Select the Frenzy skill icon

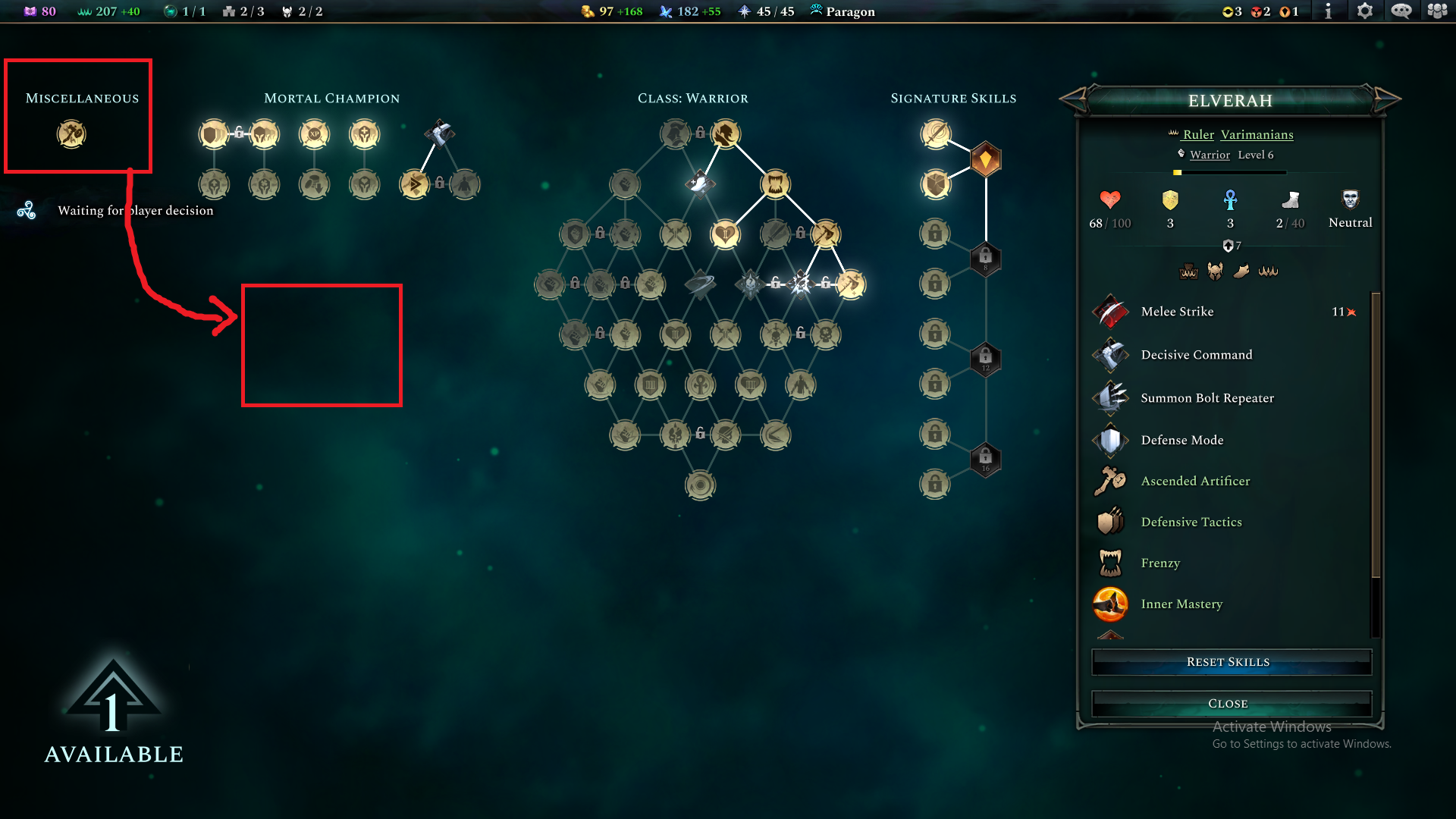1110,563
